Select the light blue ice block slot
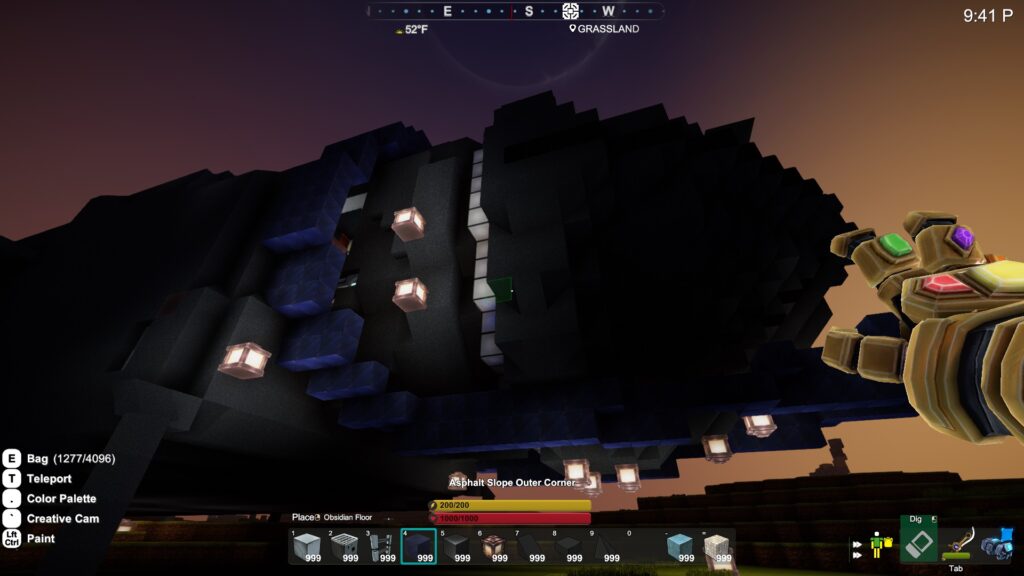The height and width of the screenshot is (576, 1024). pos(680,546)
